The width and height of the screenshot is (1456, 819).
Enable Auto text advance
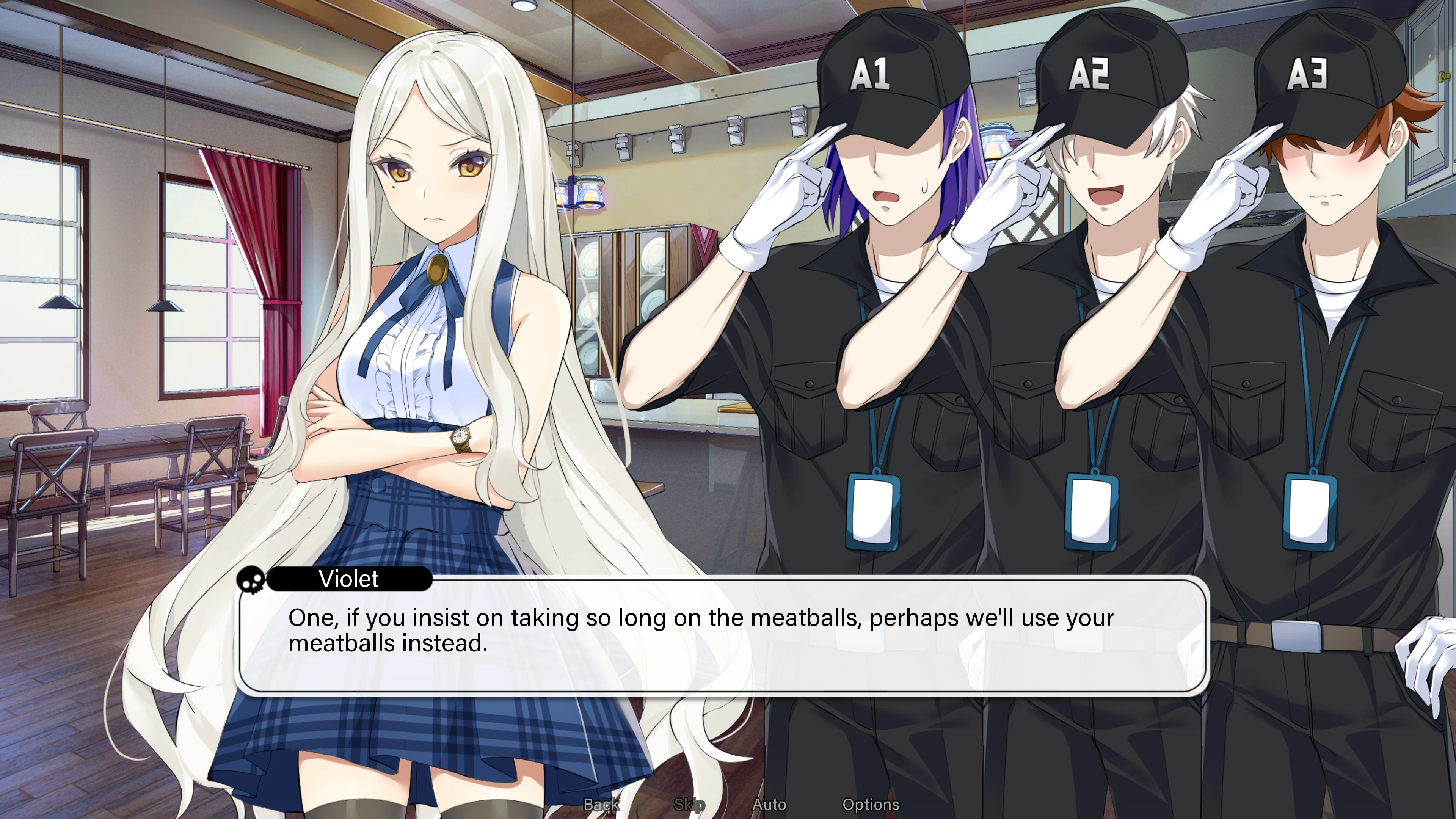pos(770,804)
